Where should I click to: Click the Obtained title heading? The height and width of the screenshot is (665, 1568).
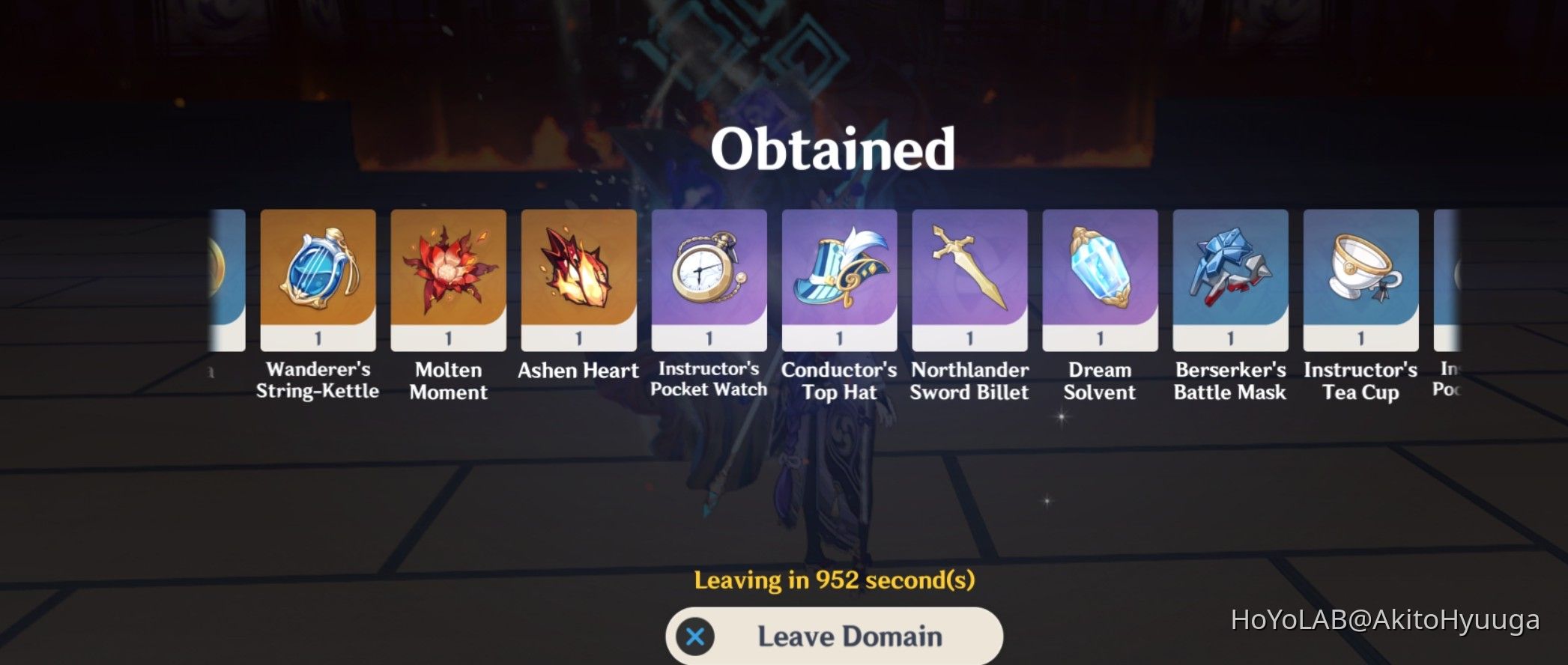pos(835,148)
